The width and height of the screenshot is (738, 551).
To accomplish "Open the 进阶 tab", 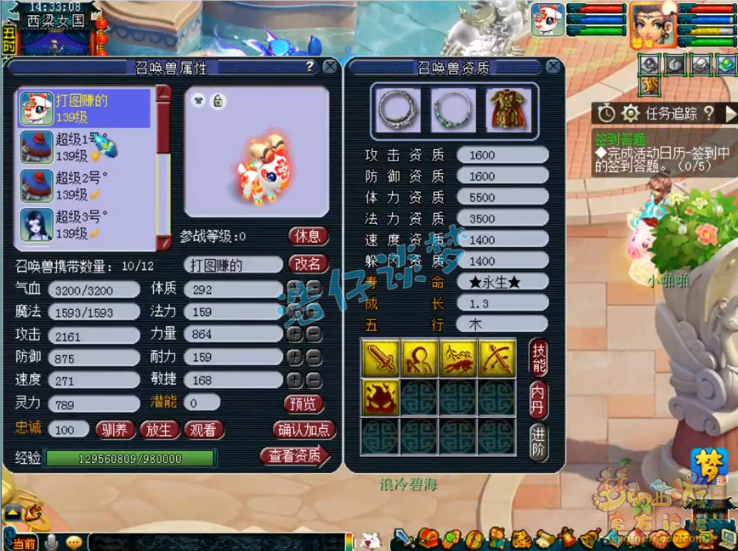I will 538,438.
